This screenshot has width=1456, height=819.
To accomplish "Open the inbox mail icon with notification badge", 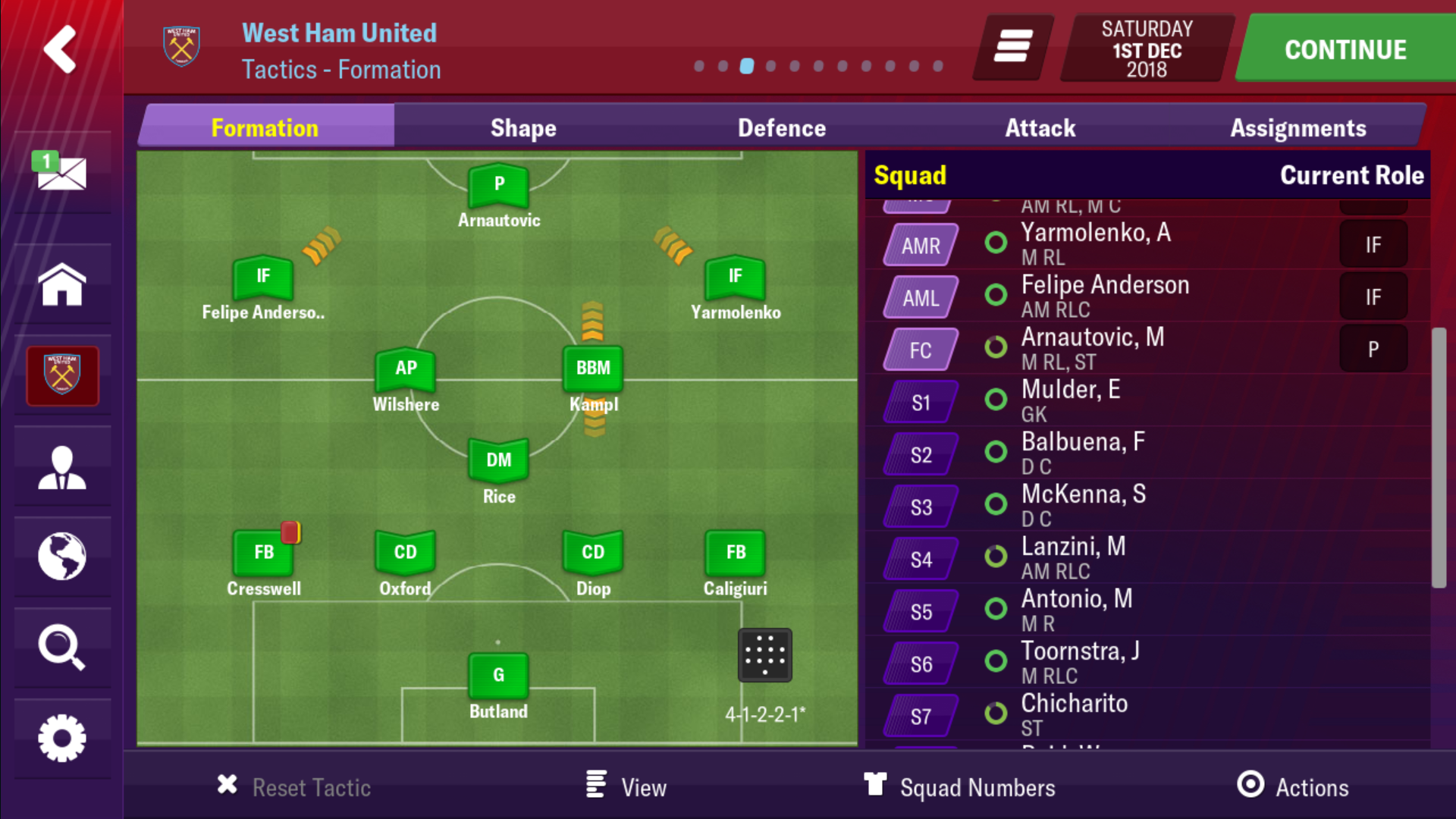I will [62, 173].
